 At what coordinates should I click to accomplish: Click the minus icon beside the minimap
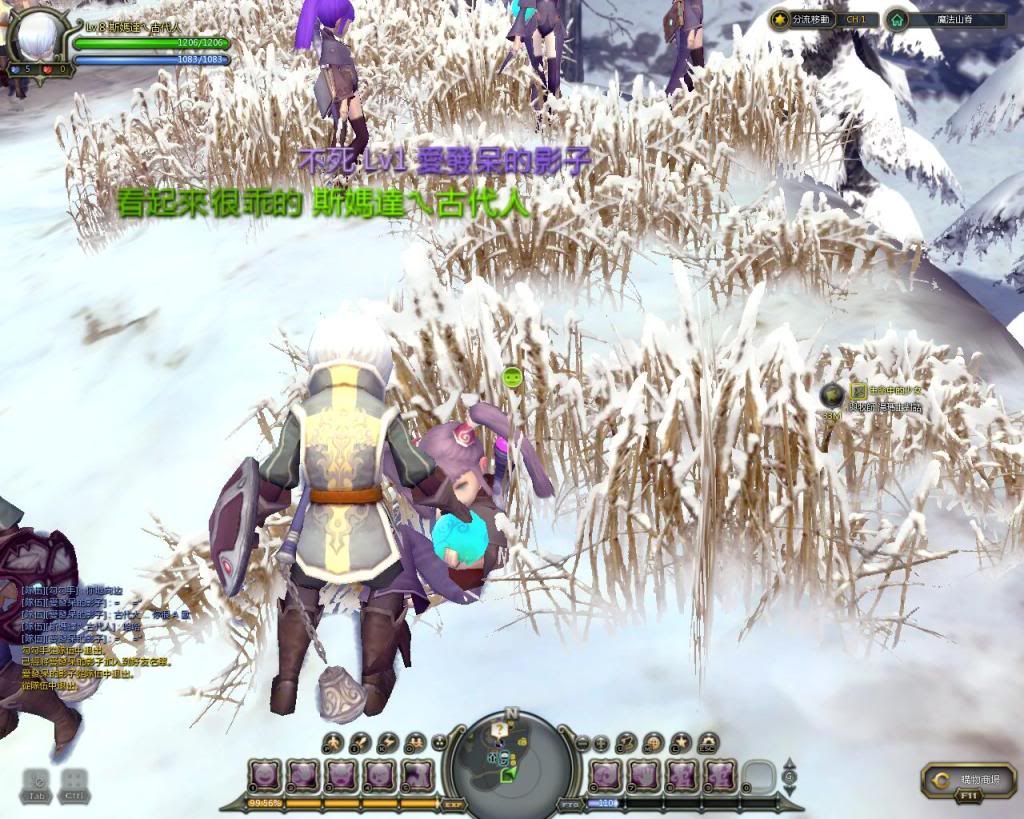coord(583,742)
